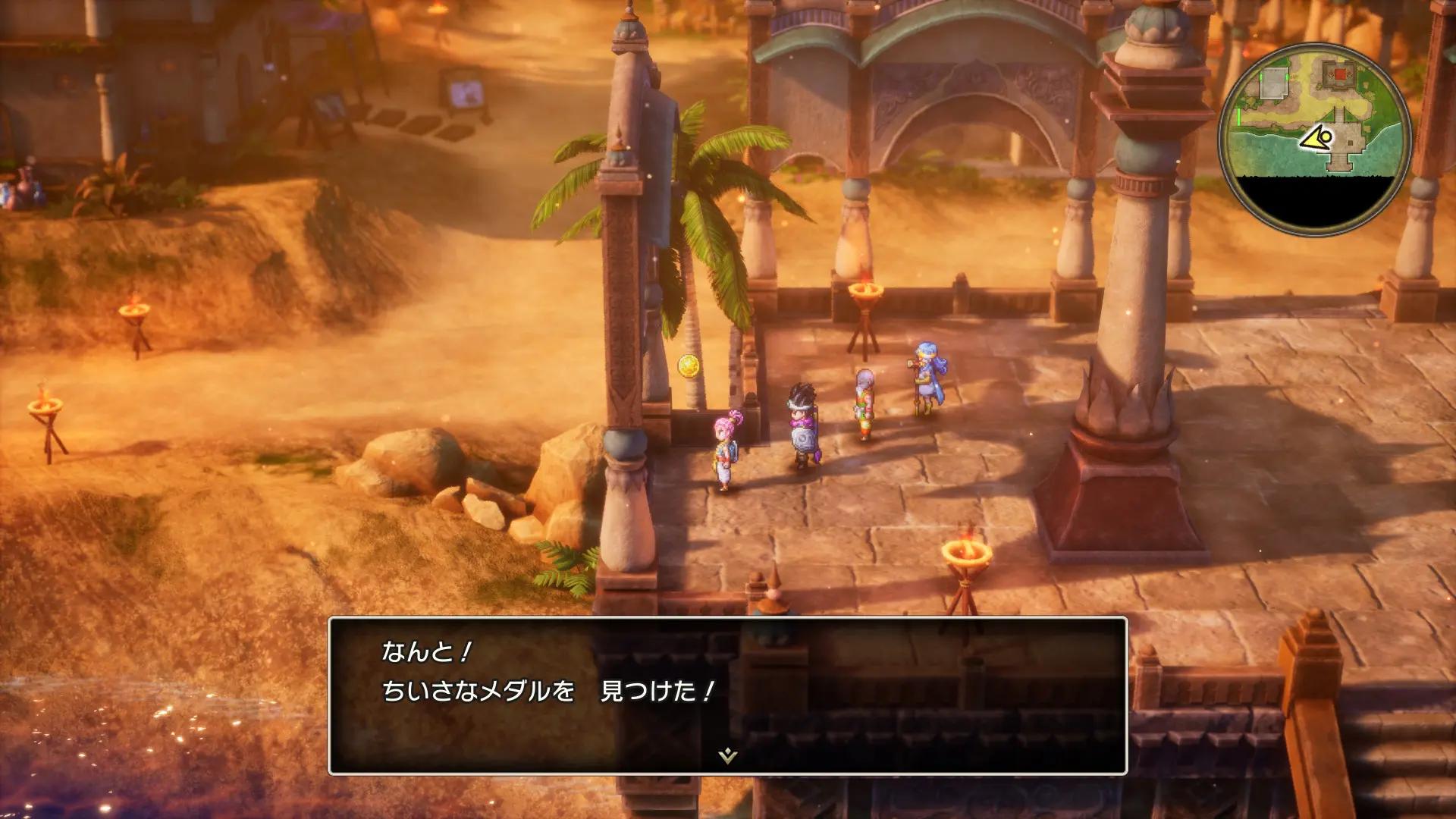Click the dialogue continue arrow
1456x819 pixels.
pos(727,755)
